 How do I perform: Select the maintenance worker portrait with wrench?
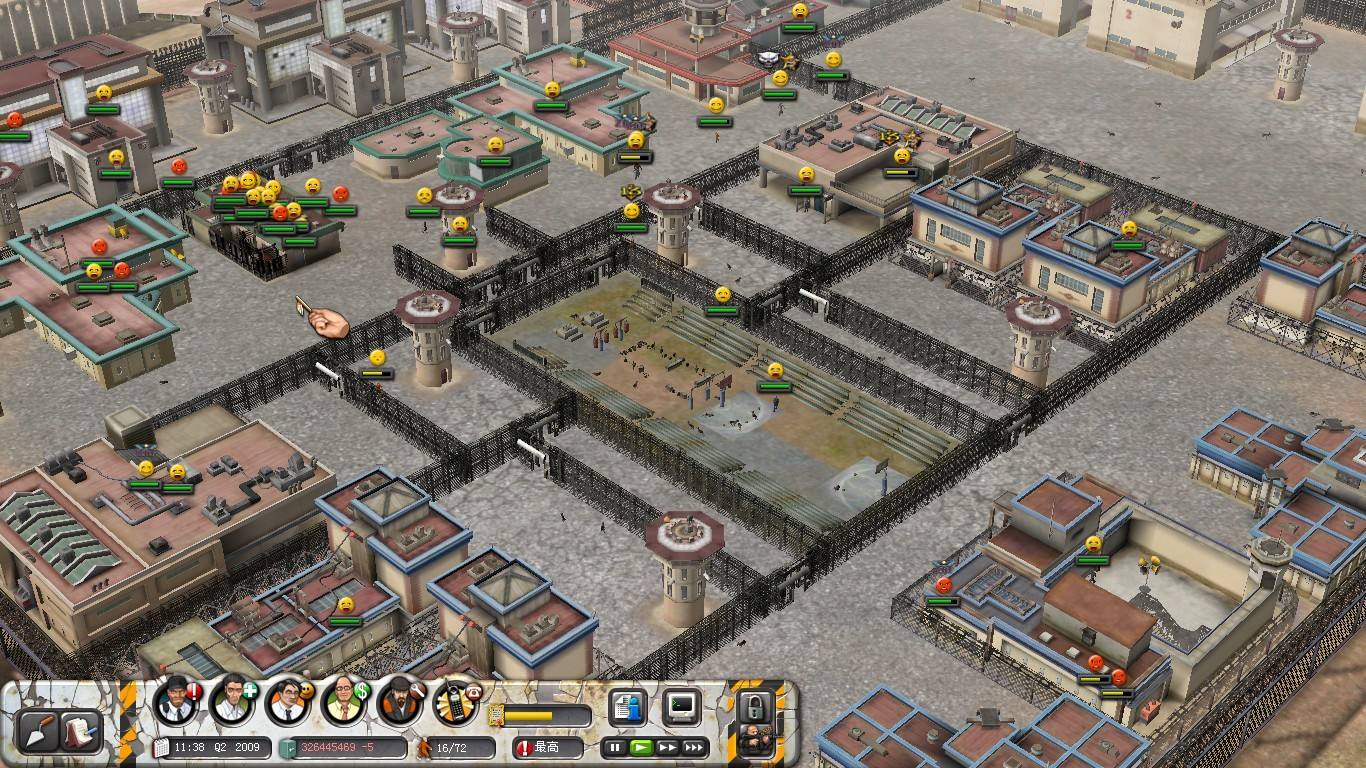click(400, 702)
